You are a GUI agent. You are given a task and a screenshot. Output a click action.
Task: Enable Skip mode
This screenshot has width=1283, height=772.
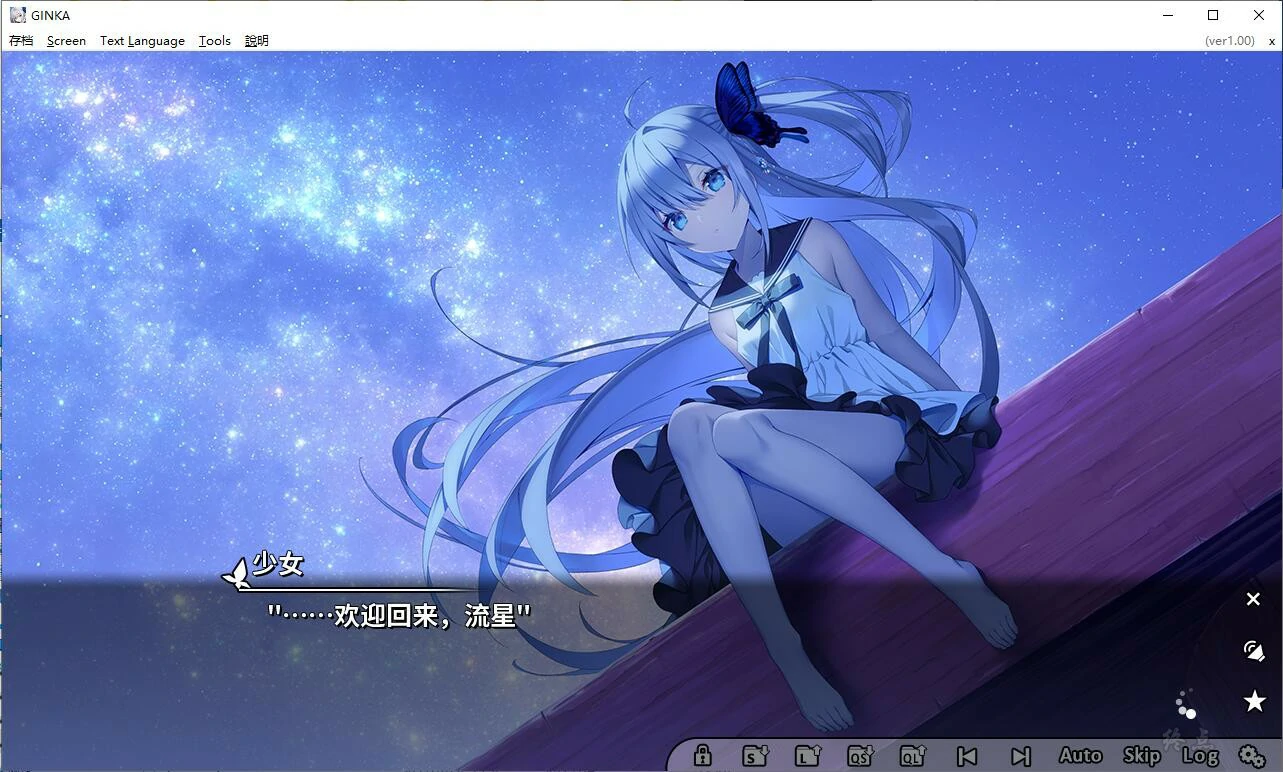pyautogui.click(x=1140, y=756)
